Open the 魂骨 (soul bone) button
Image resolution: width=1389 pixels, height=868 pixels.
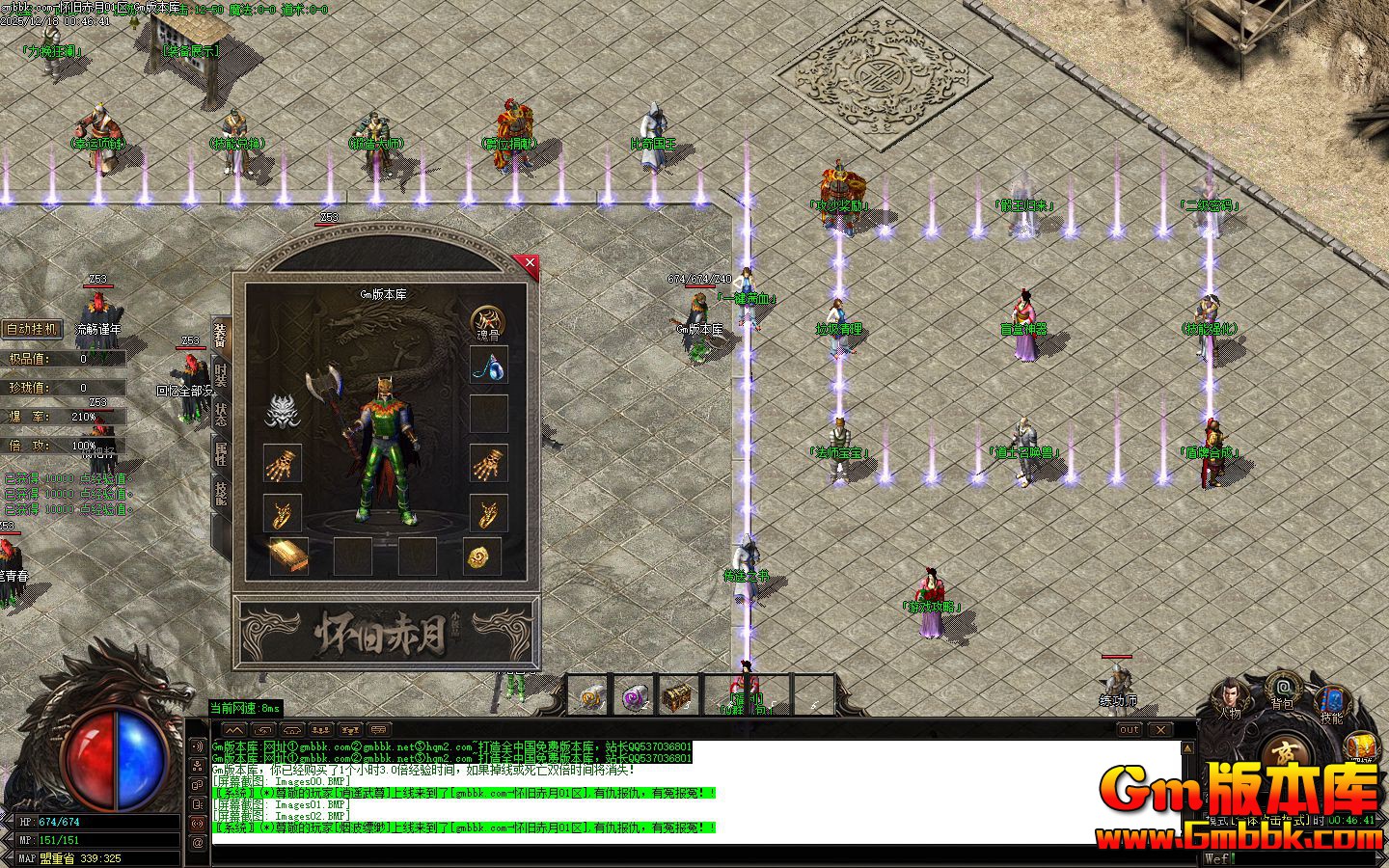(x=487, y=323)
